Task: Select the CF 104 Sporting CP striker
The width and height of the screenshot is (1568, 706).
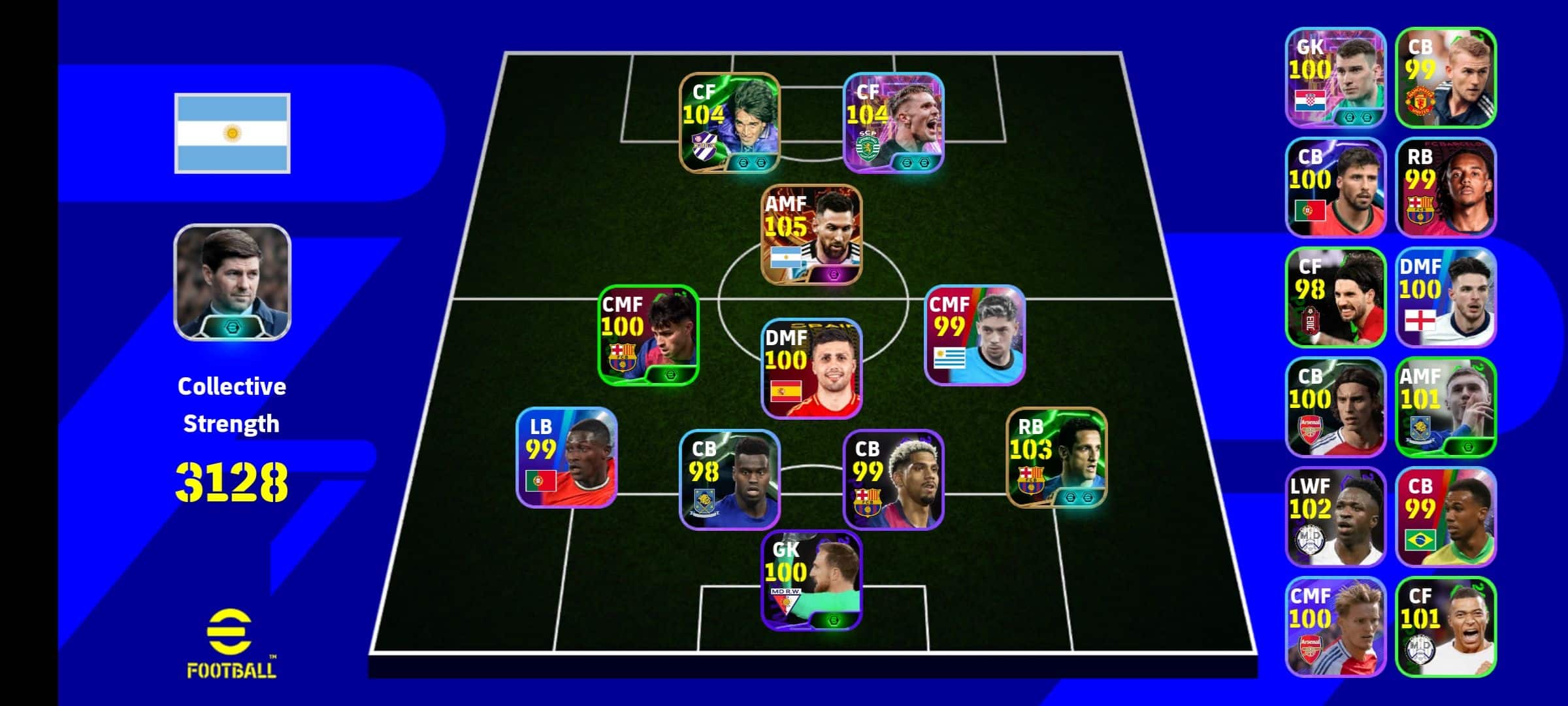Action: click(x=893, y=123)
